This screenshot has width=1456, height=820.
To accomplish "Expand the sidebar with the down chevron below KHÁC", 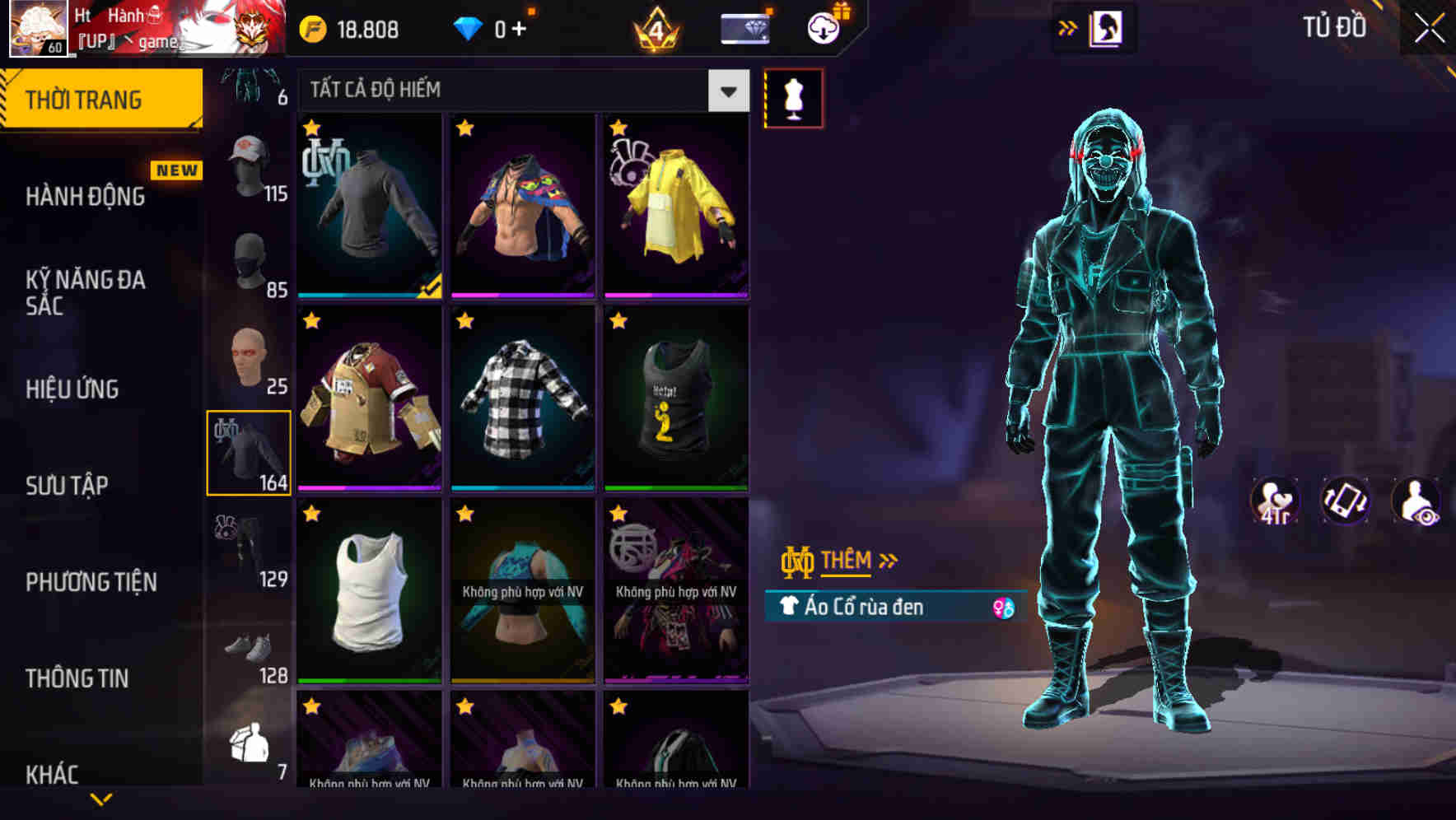I will 100,798.
